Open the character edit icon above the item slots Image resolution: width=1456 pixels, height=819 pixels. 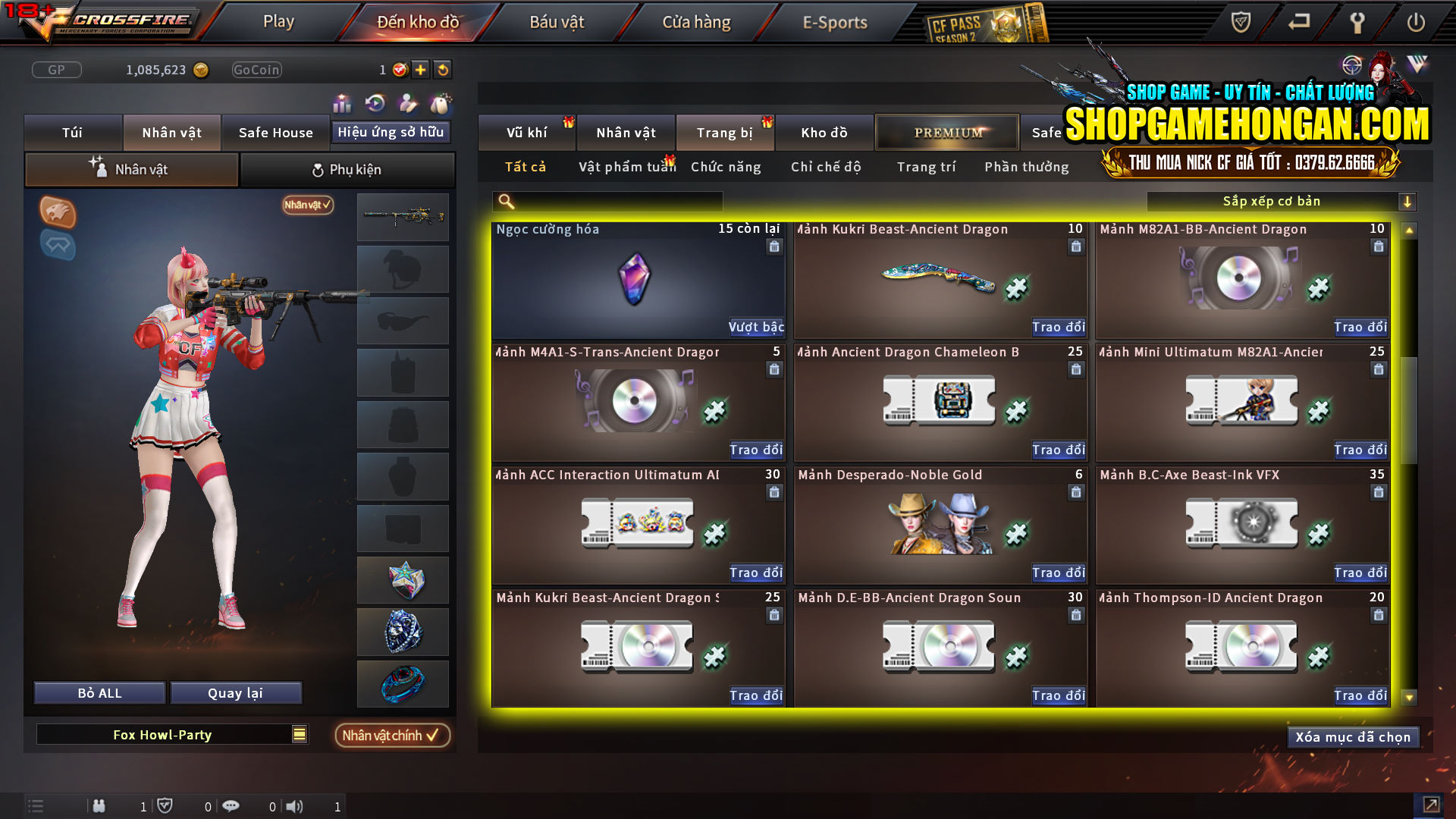[x=406, y=102]
